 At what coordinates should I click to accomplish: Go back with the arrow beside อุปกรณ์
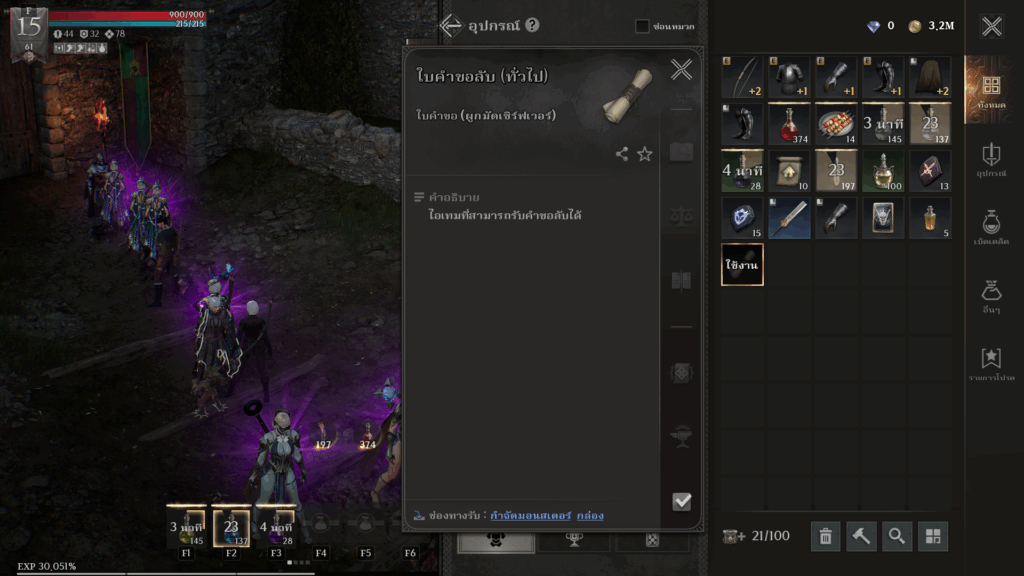(450, 25)
